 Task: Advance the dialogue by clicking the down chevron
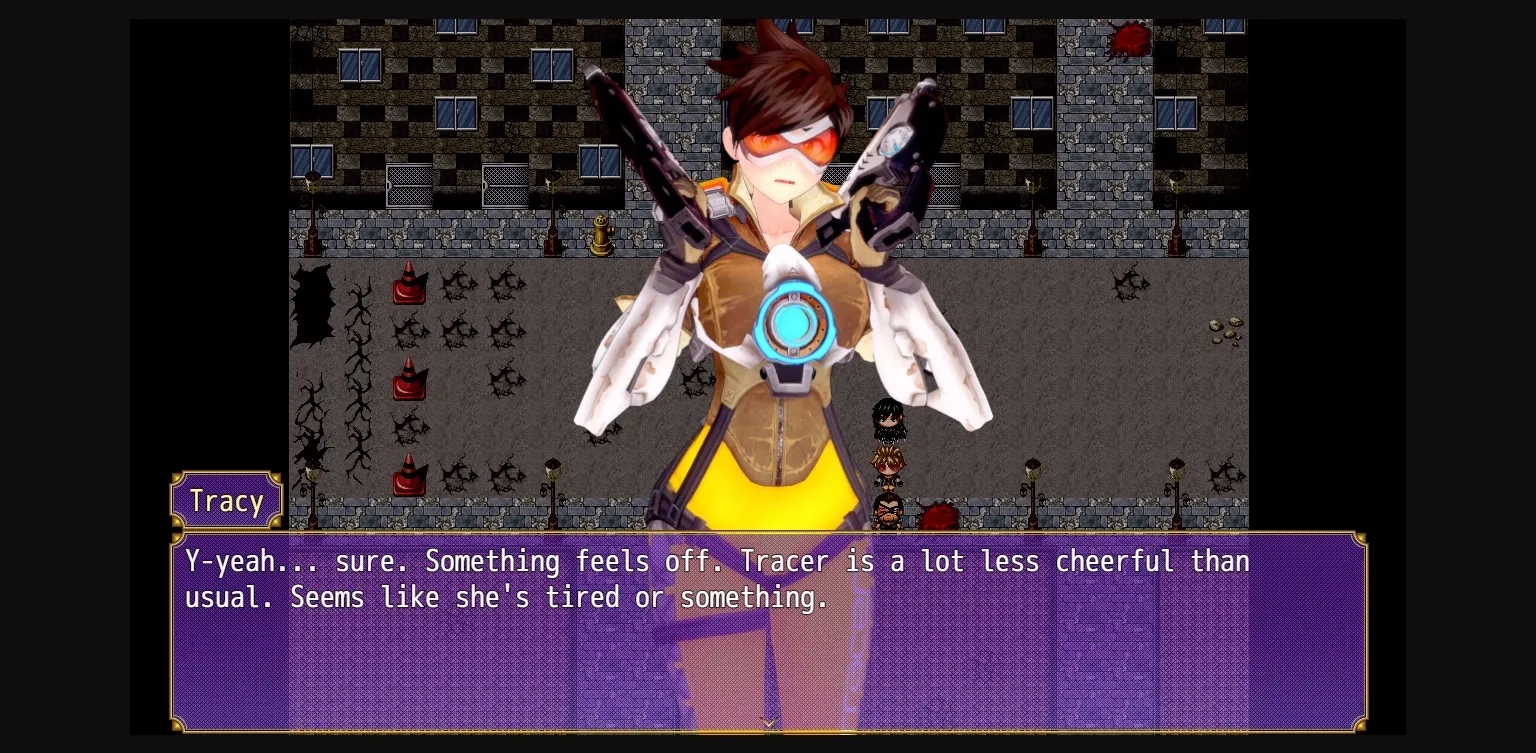coord(768,722)
